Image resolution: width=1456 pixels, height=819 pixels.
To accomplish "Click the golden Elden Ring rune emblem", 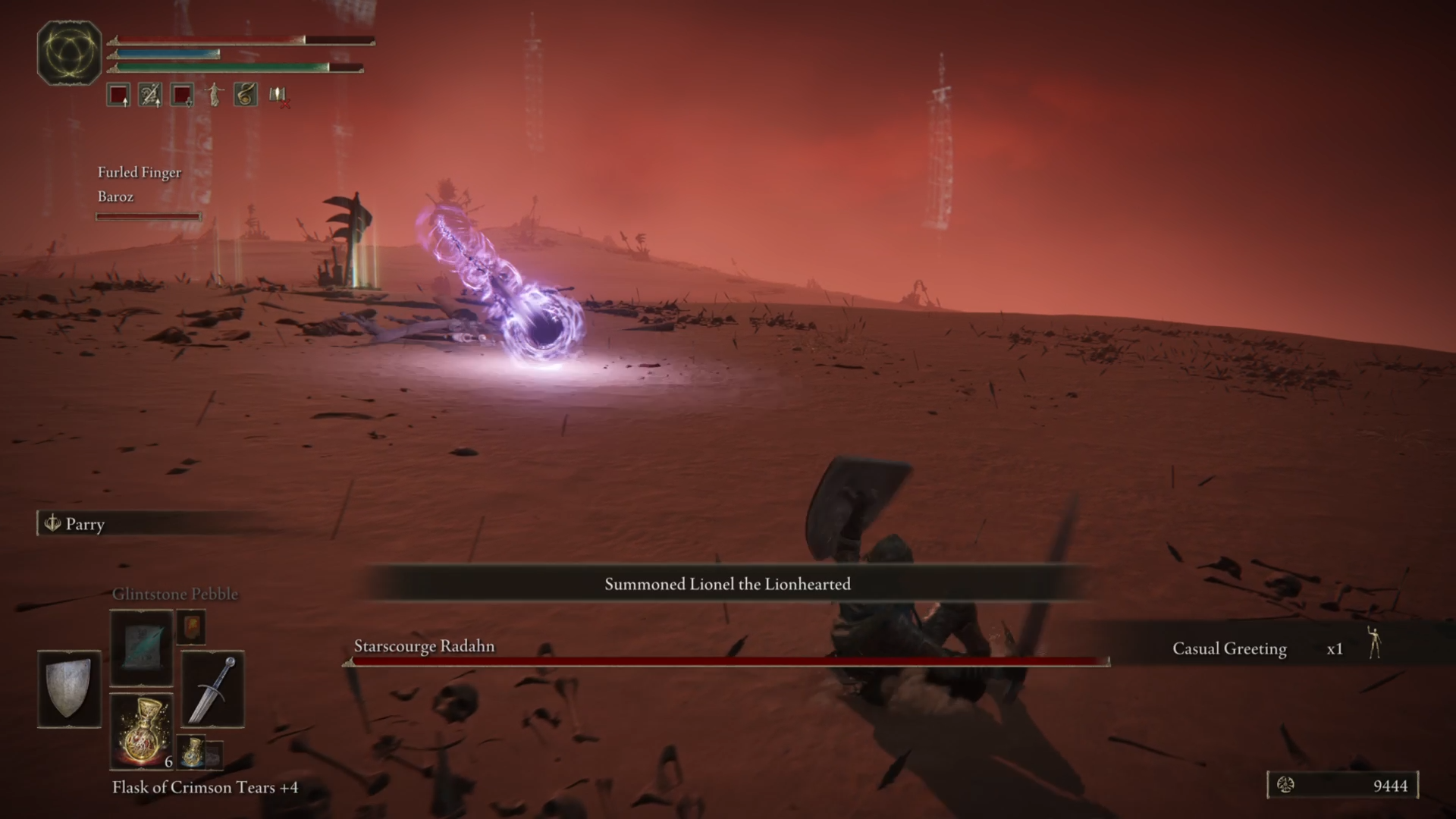I will (69, 52).
